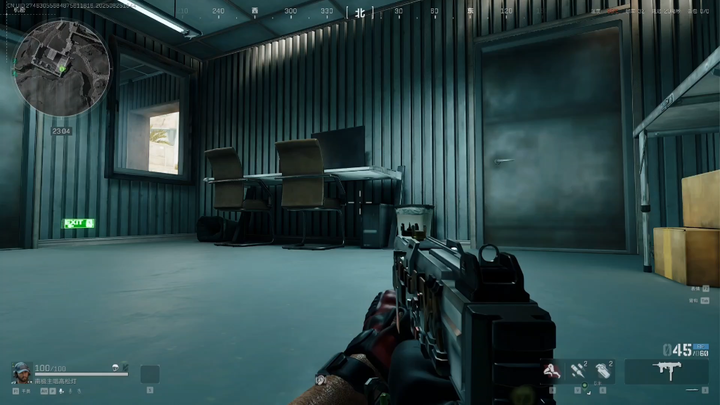Open the circular minimap
720x405 pixels.
(61, 70)
